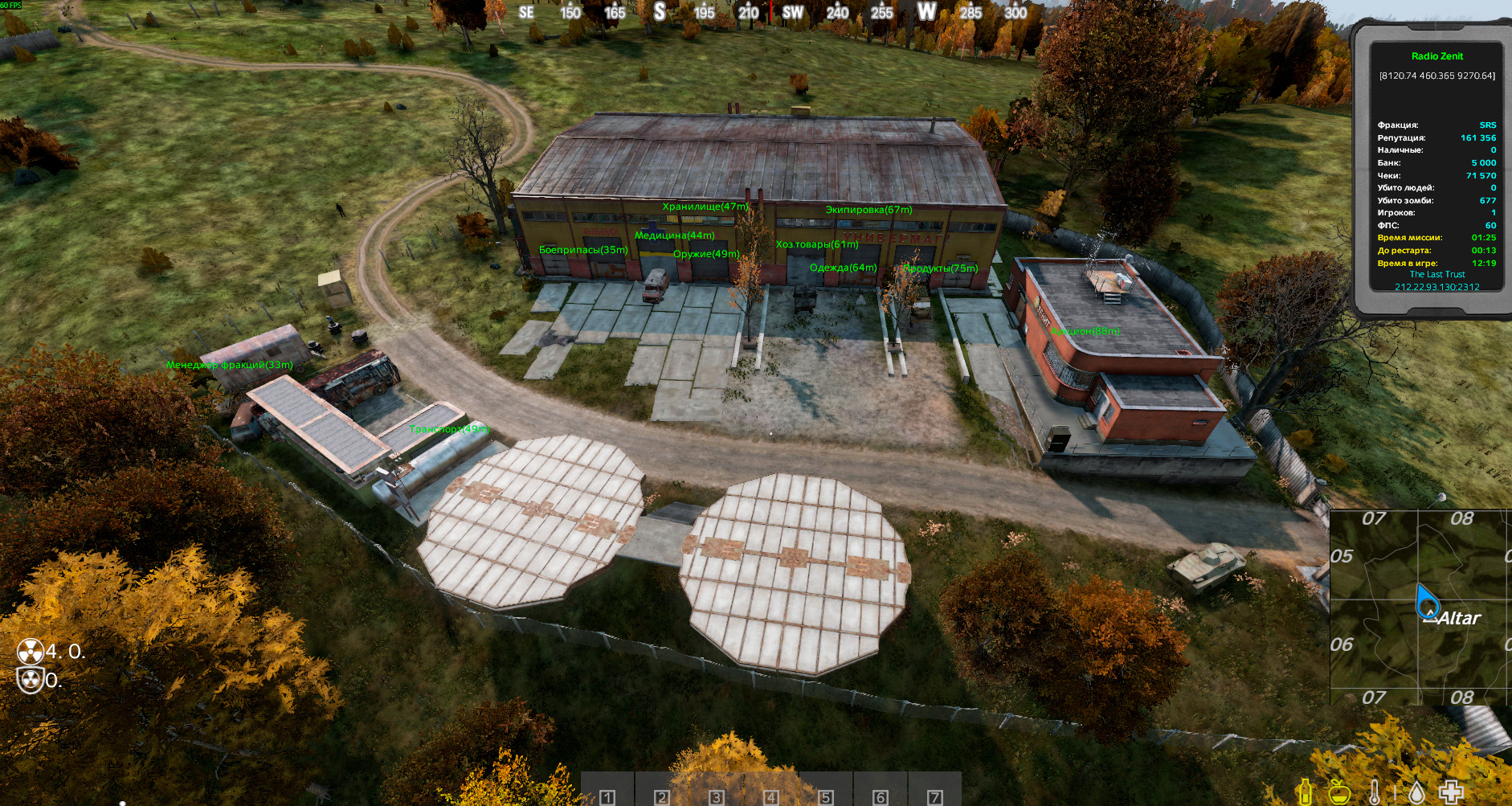
Task: Select hotbar slot 1
Action: click(607, 797)
